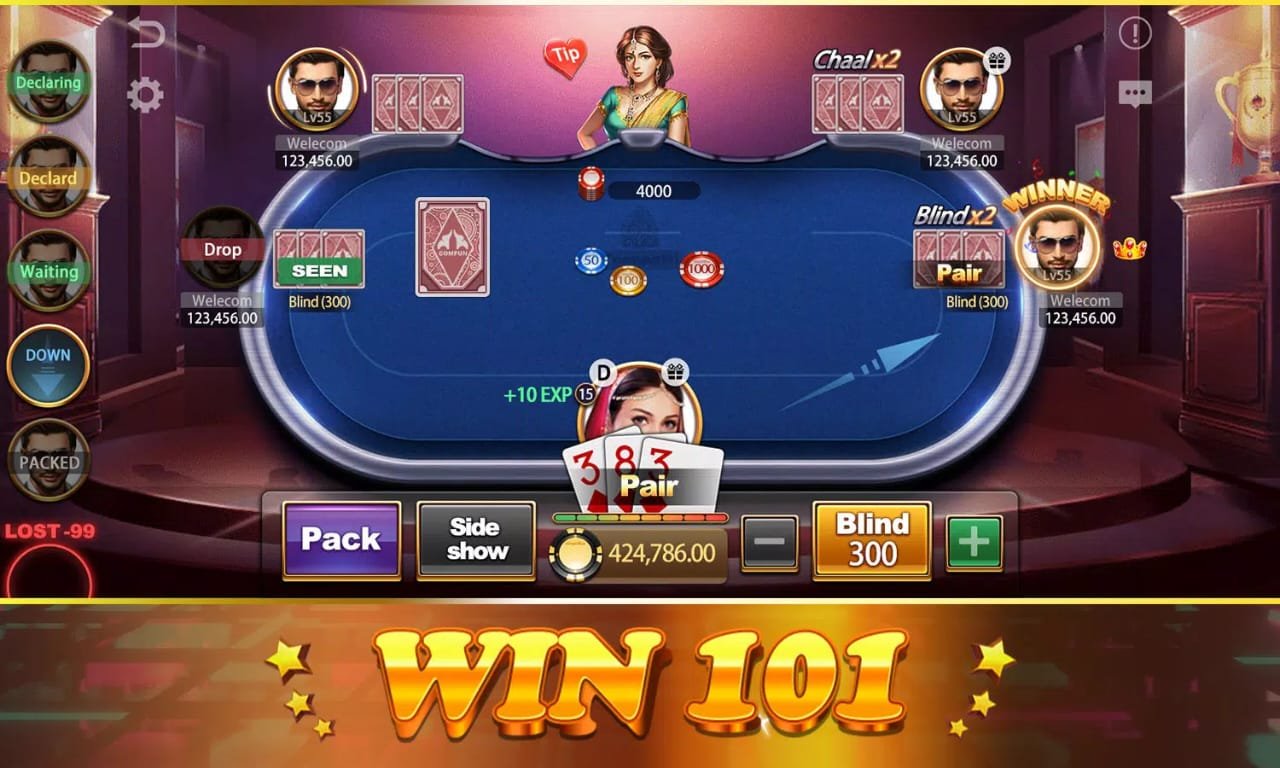This screenshot has width=1280, height=768.
Task: Select the Declaring player in sidebar
Action: [47, 84]
